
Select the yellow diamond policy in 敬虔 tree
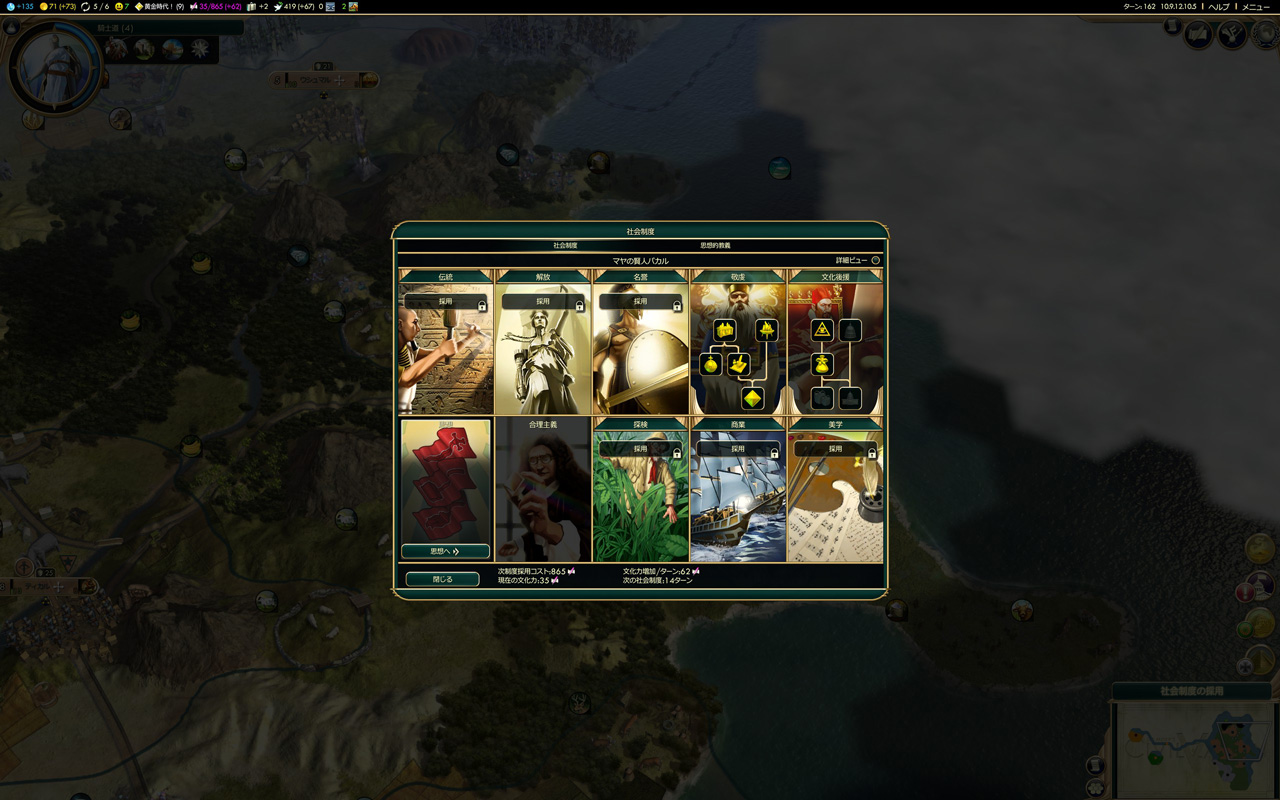(752, 398)
